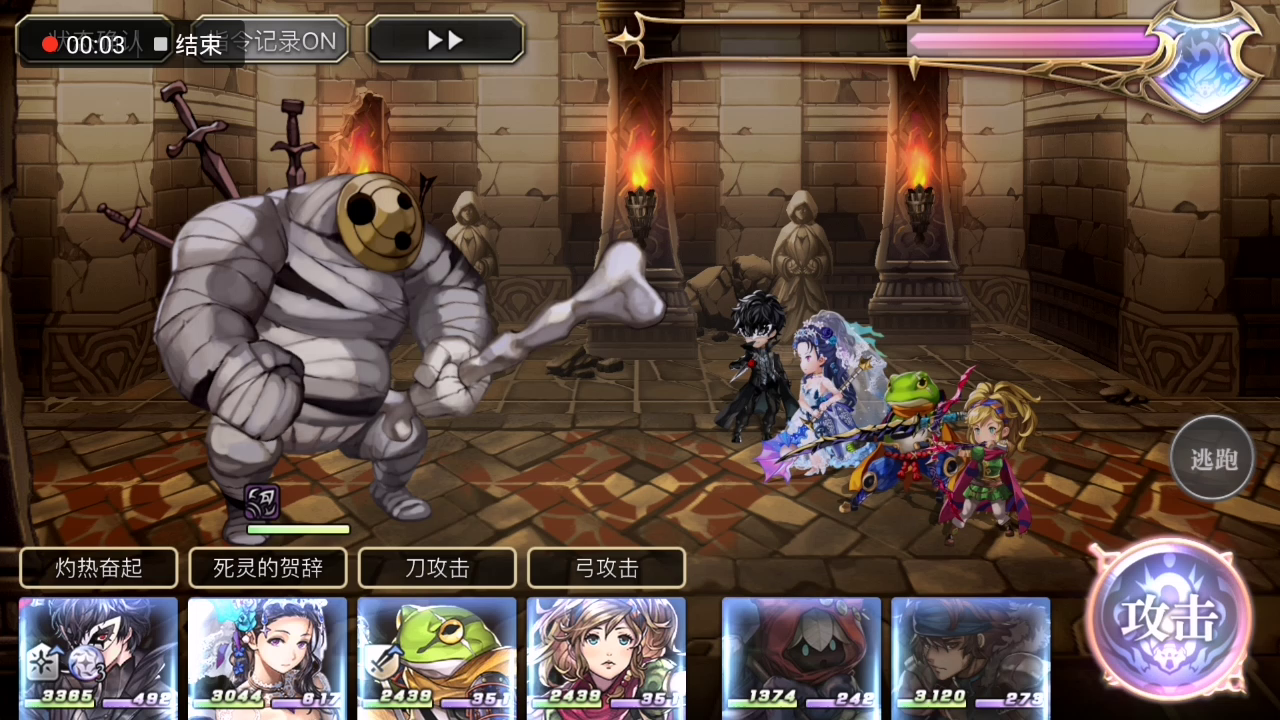
Task: Tap the 攻击 attack button
Action: 1168,620
